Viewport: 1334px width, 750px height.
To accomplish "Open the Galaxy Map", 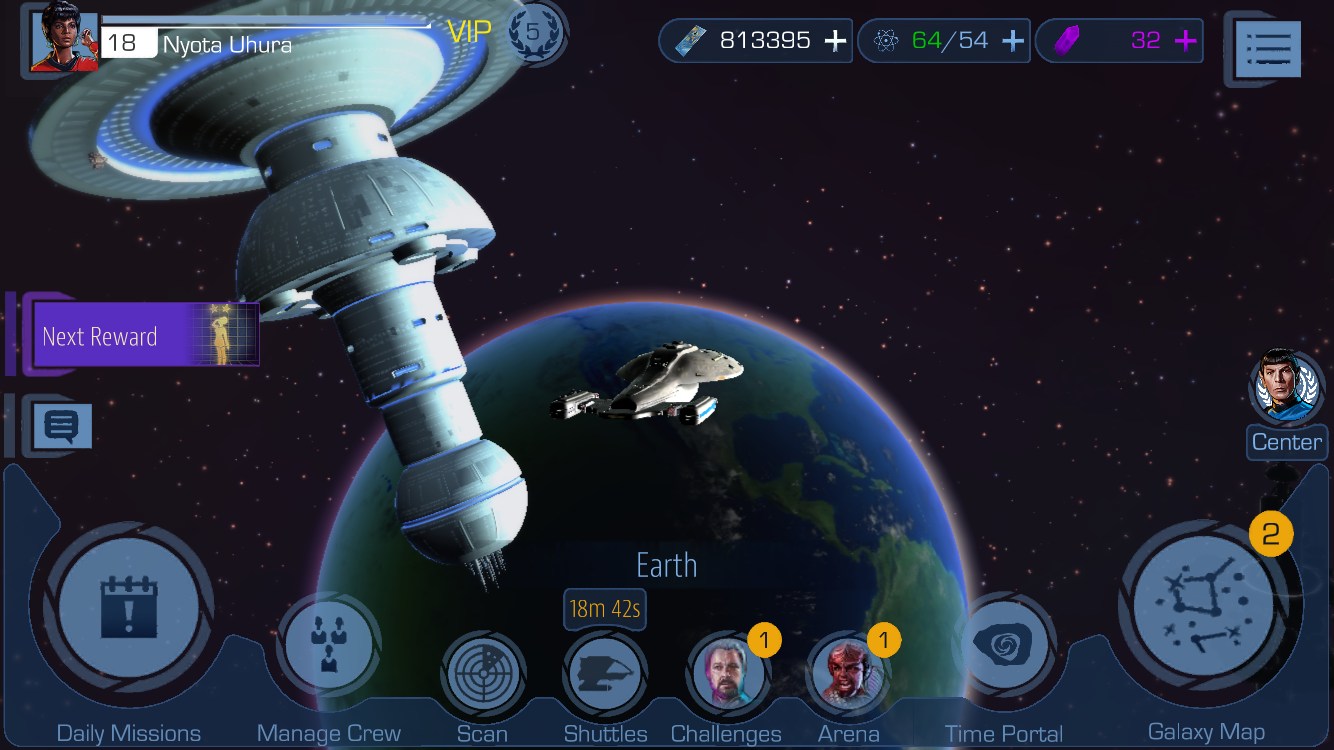I will point(1205,607).
